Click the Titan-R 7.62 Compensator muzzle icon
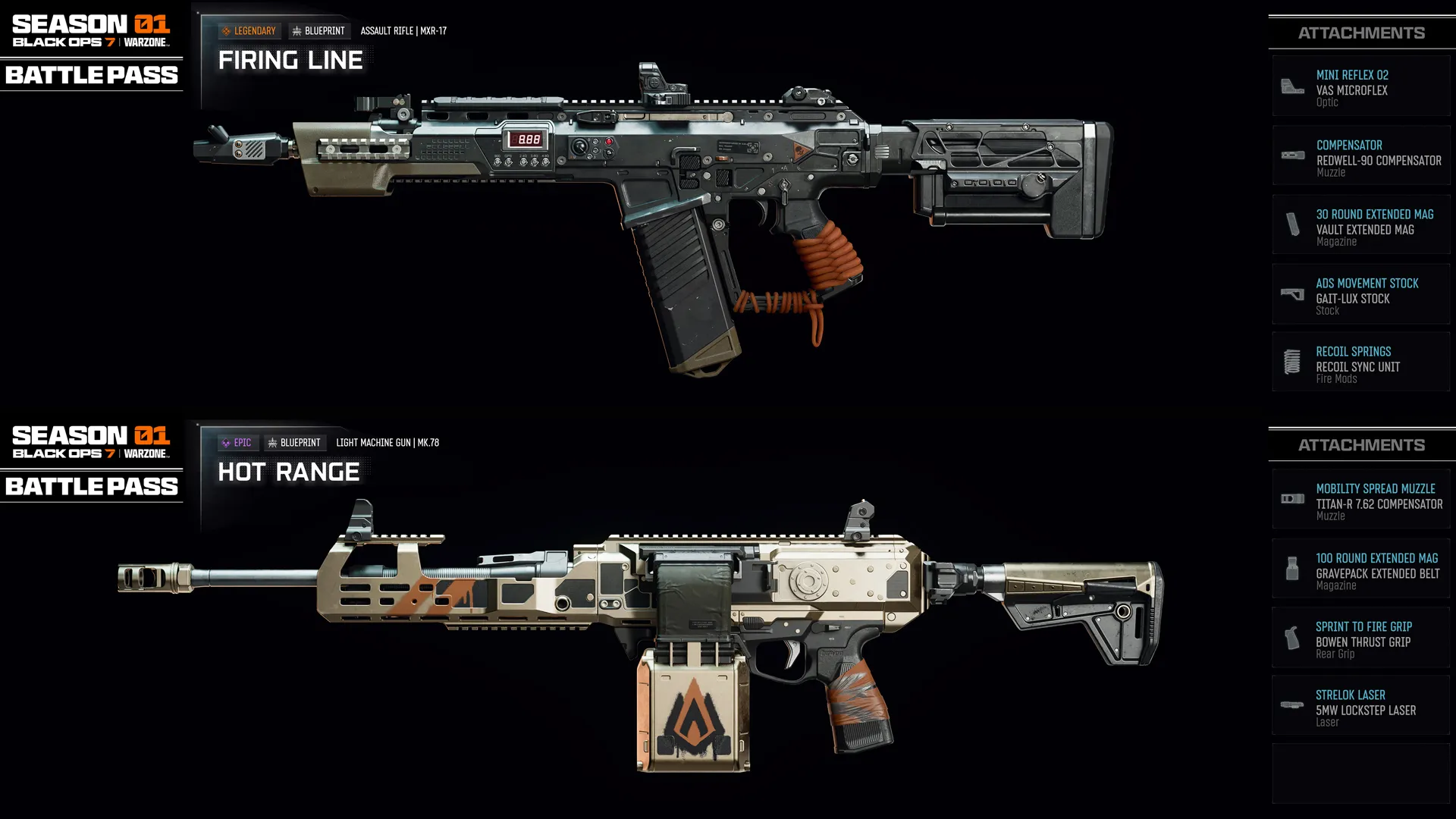The width and height of the screenshot is (1456, 819). [1291, 498]
